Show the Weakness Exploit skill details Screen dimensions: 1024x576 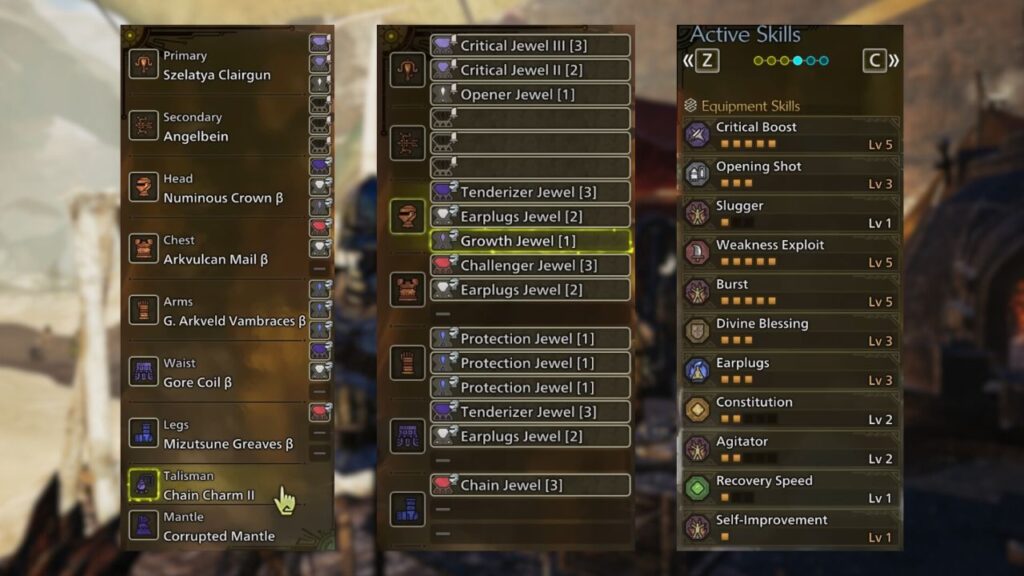tap(790, 253)
